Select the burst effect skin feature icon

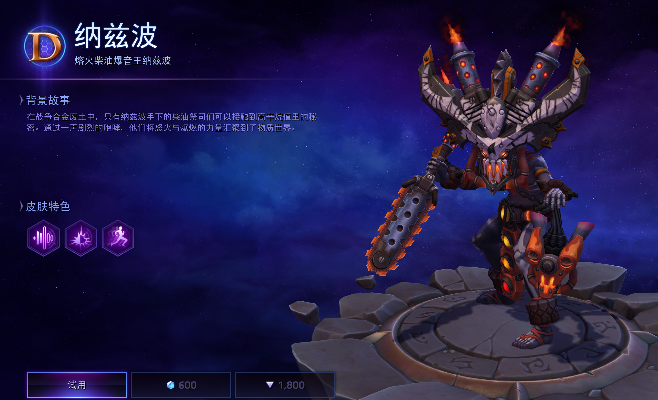coord(80,237)
